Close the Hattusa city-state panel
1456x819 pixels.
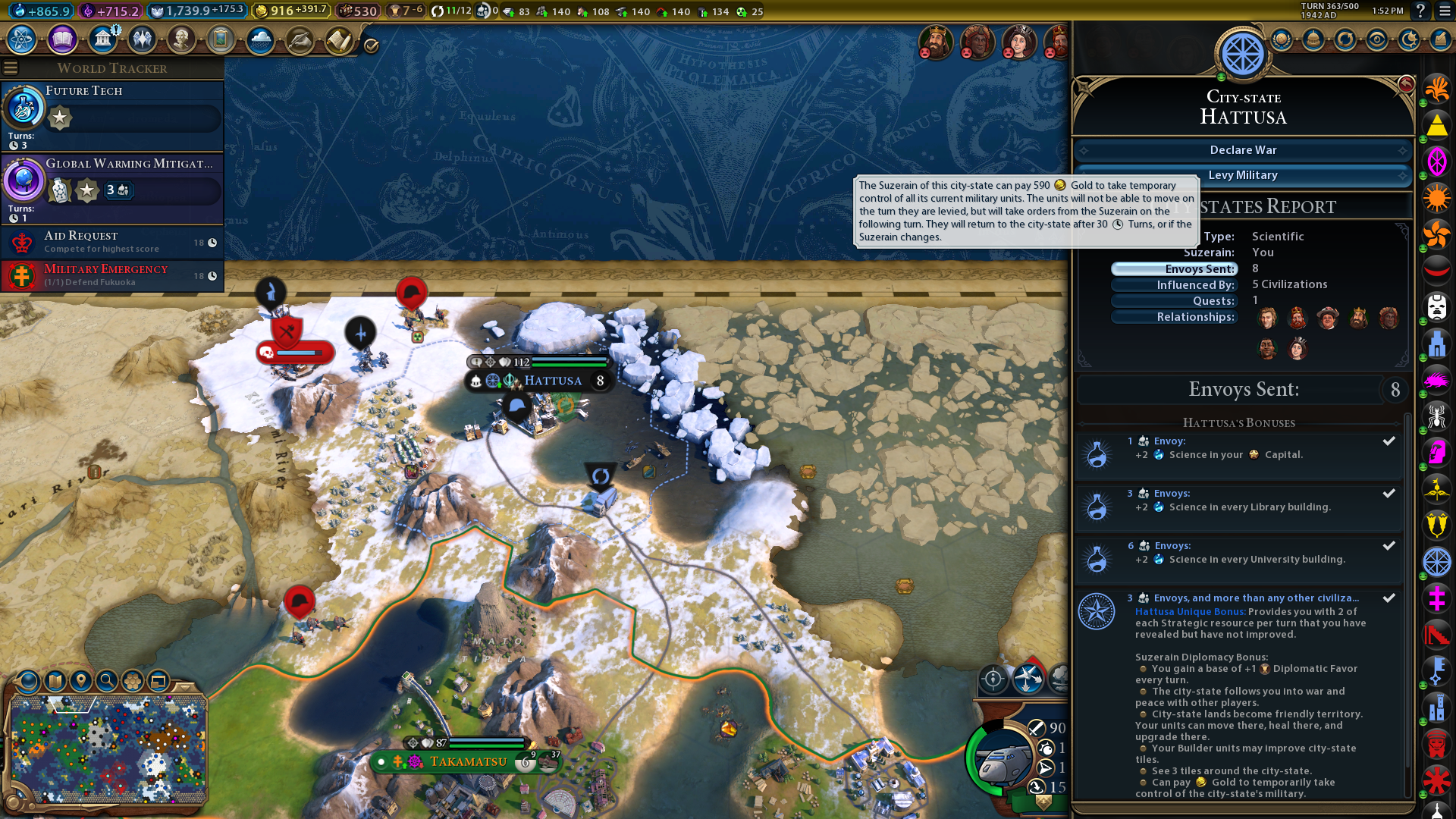pyautogui.click(x=1406, y=84)
